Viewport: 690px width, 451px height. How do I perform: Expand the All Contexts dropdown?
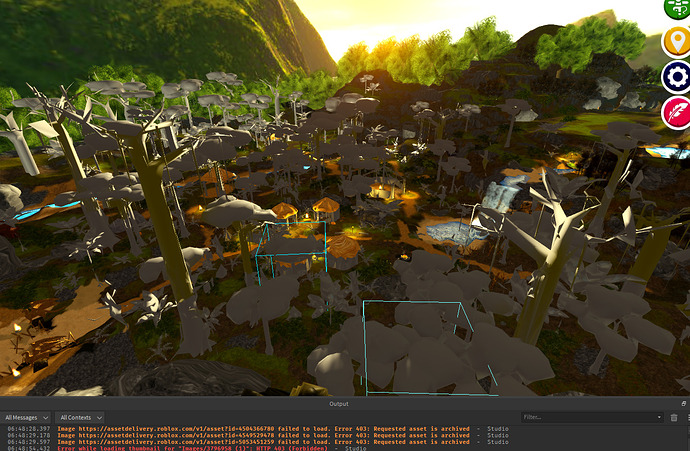81,417
